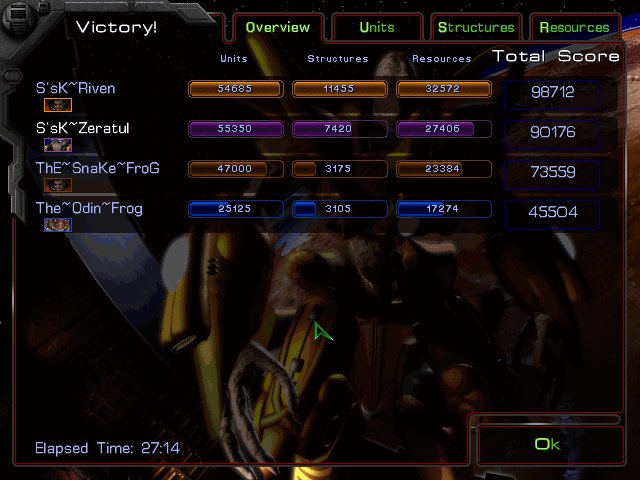Choose the S'sK~Zeratul player row
The height and width of the screenshot is (480, 640).
83,129
